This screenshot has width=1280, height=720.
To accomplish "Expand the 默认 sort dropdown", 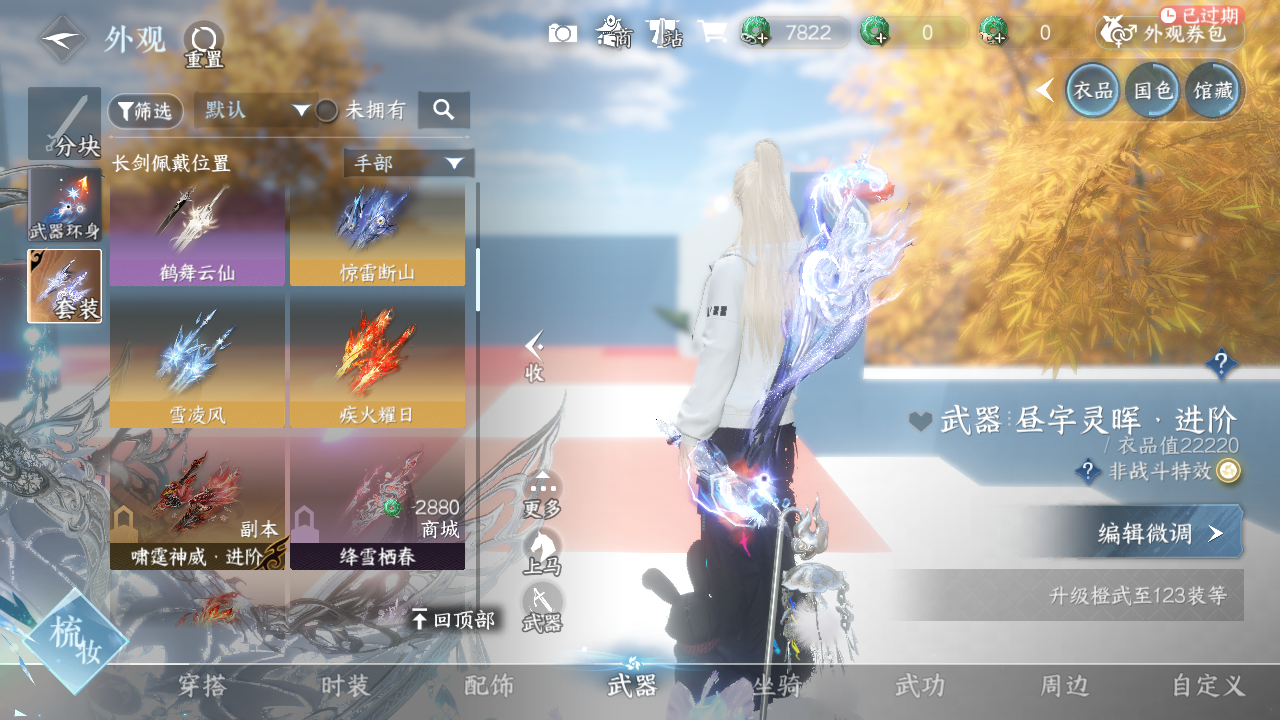I will [x=256, y=110].
